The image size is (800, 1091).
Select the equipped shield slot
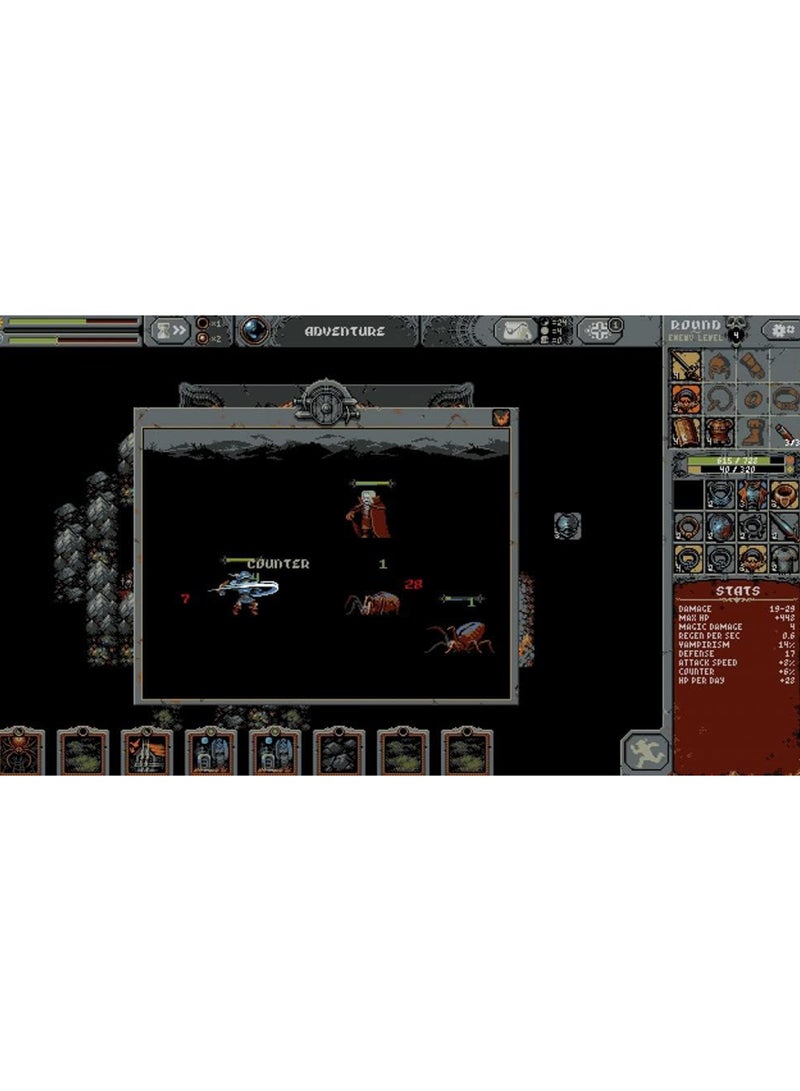[685, 432]
